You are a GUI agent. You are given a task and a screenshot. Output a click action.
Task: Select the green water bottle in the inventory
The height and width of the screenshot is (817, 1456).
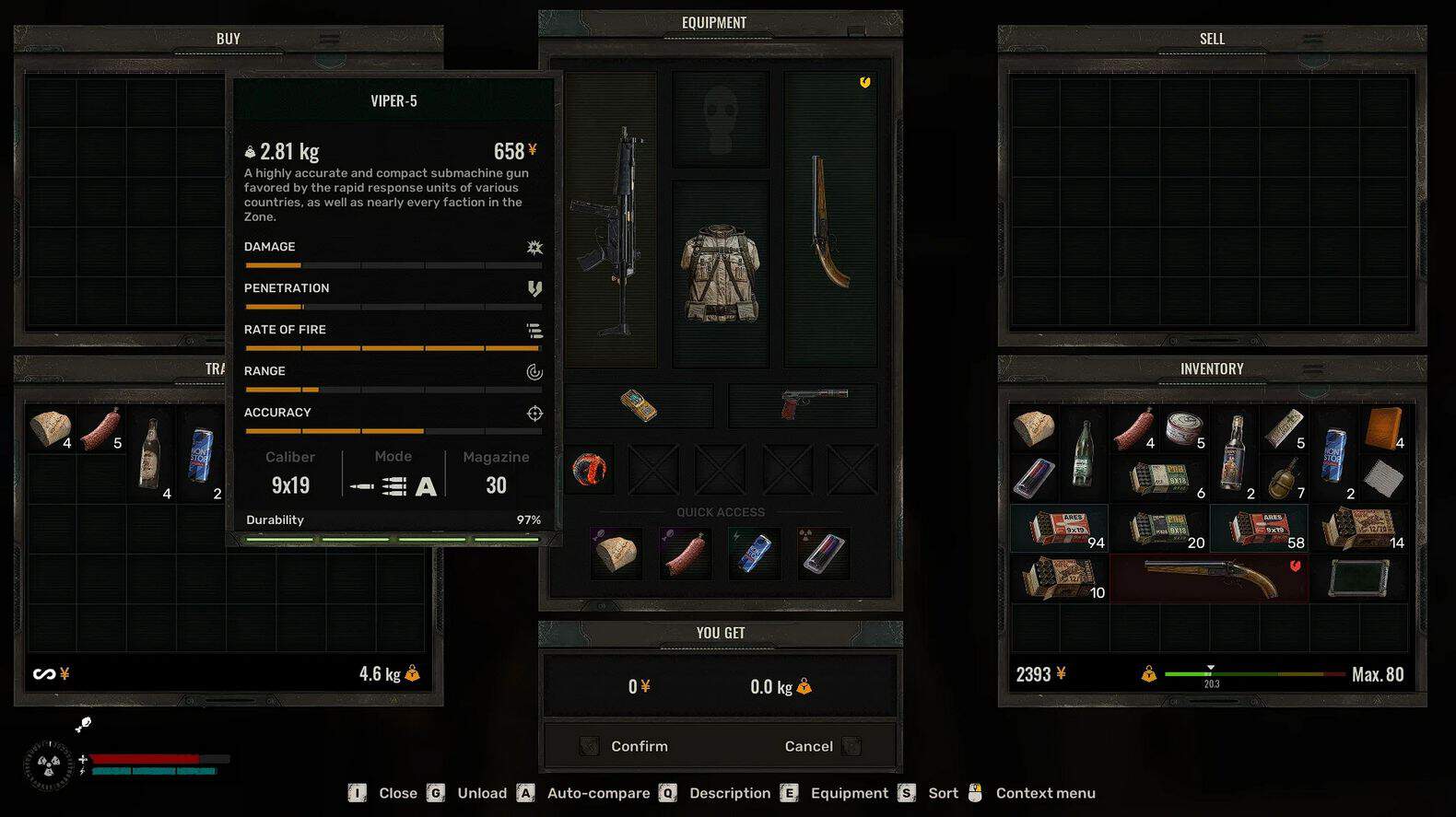(1085, 453)
